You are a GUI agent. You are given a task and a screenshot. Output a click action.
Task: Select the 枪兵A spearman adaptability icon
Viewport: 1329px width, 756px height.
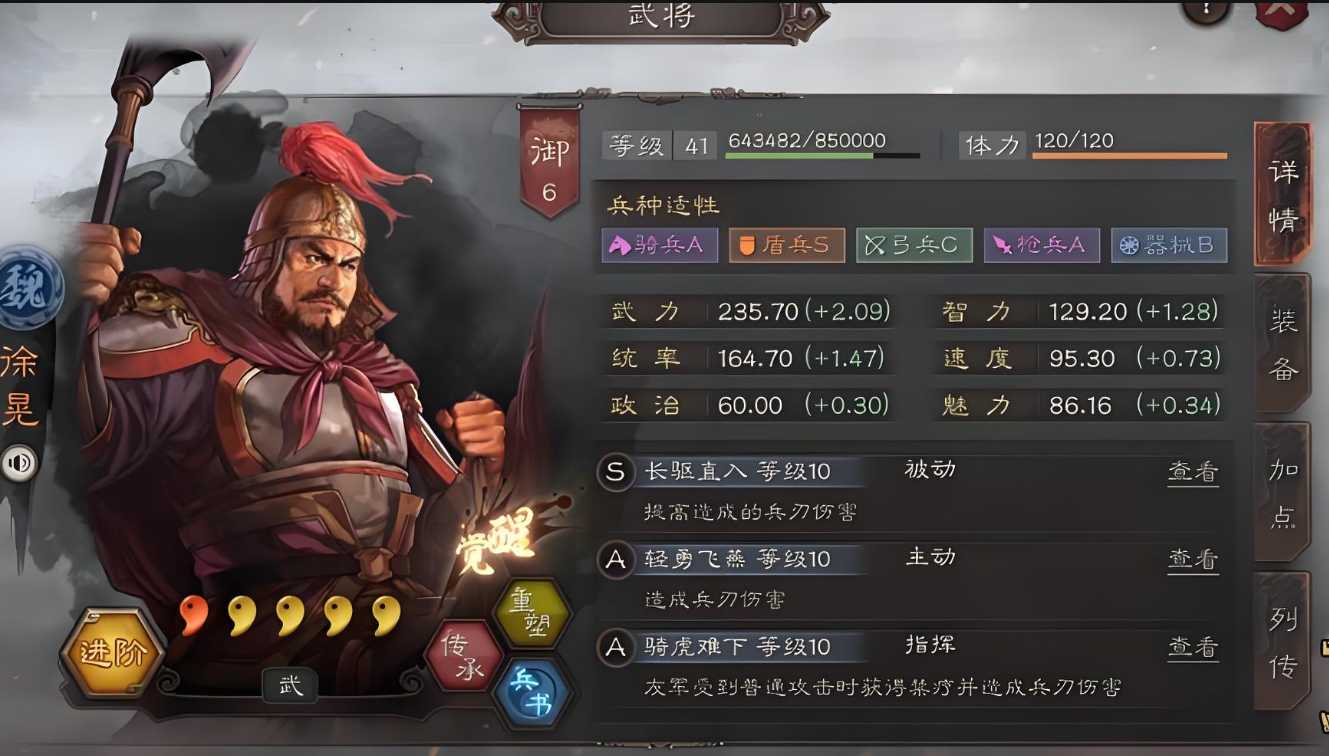[x=1041, y=245]
